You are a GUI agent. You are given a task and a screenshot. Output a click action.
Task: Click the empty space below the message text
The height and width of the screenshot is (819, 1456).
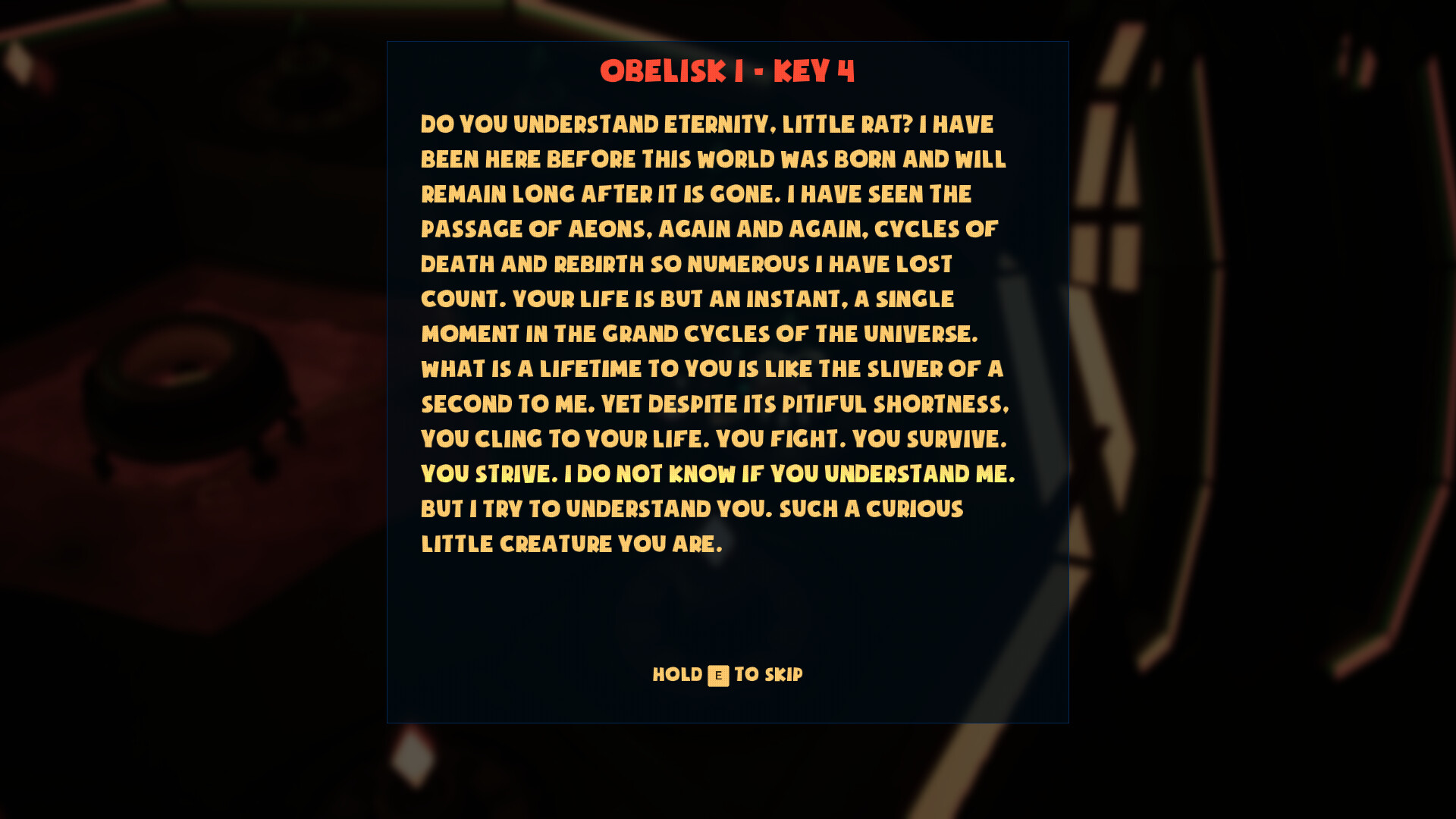pos(727,599)
